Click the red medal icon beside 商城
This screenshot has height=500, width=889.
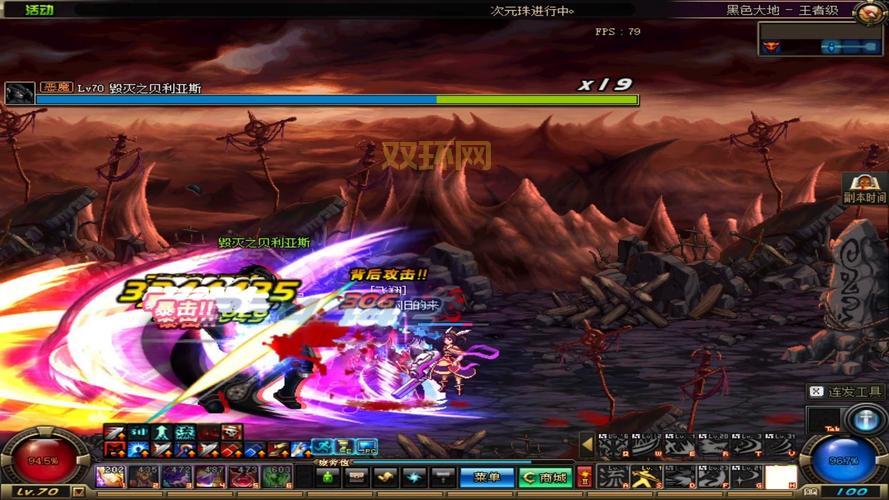(584, 478)
